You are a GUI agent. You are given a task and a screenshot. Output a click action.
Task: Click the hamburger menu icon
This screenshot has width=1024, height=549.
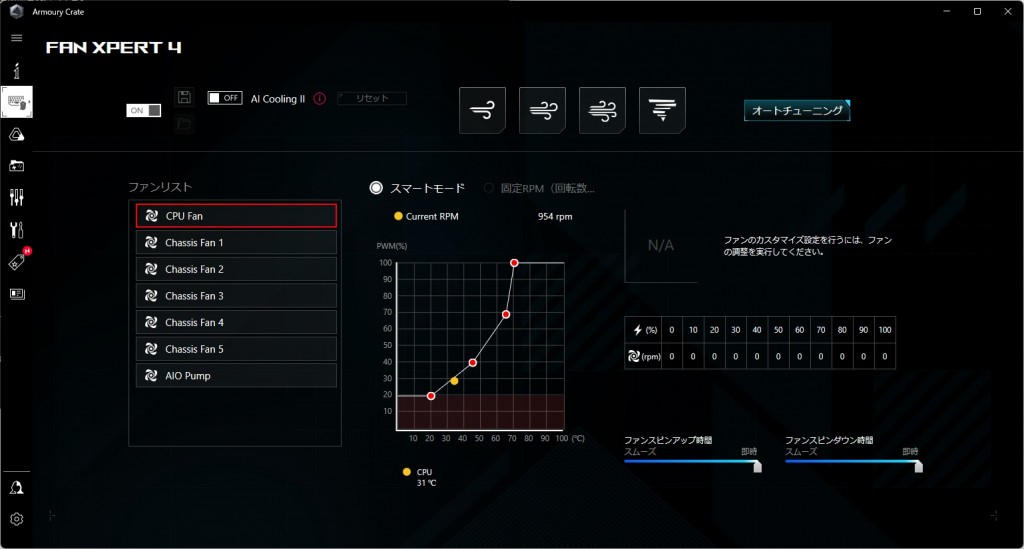click(16, 38)
